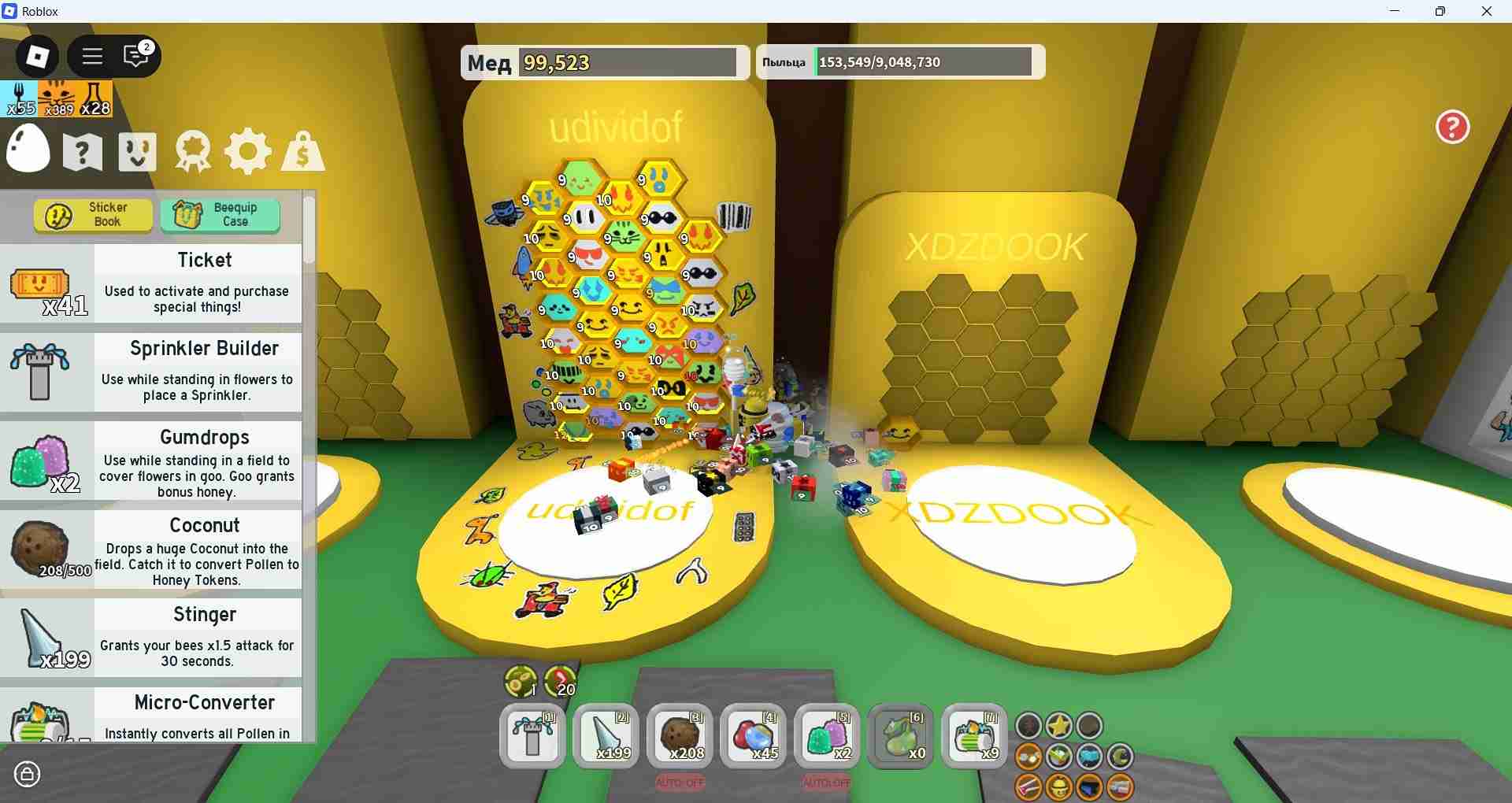Open the Sticker Book
Viewport: 1512px width, 803px height.
[x=92, y=215]
